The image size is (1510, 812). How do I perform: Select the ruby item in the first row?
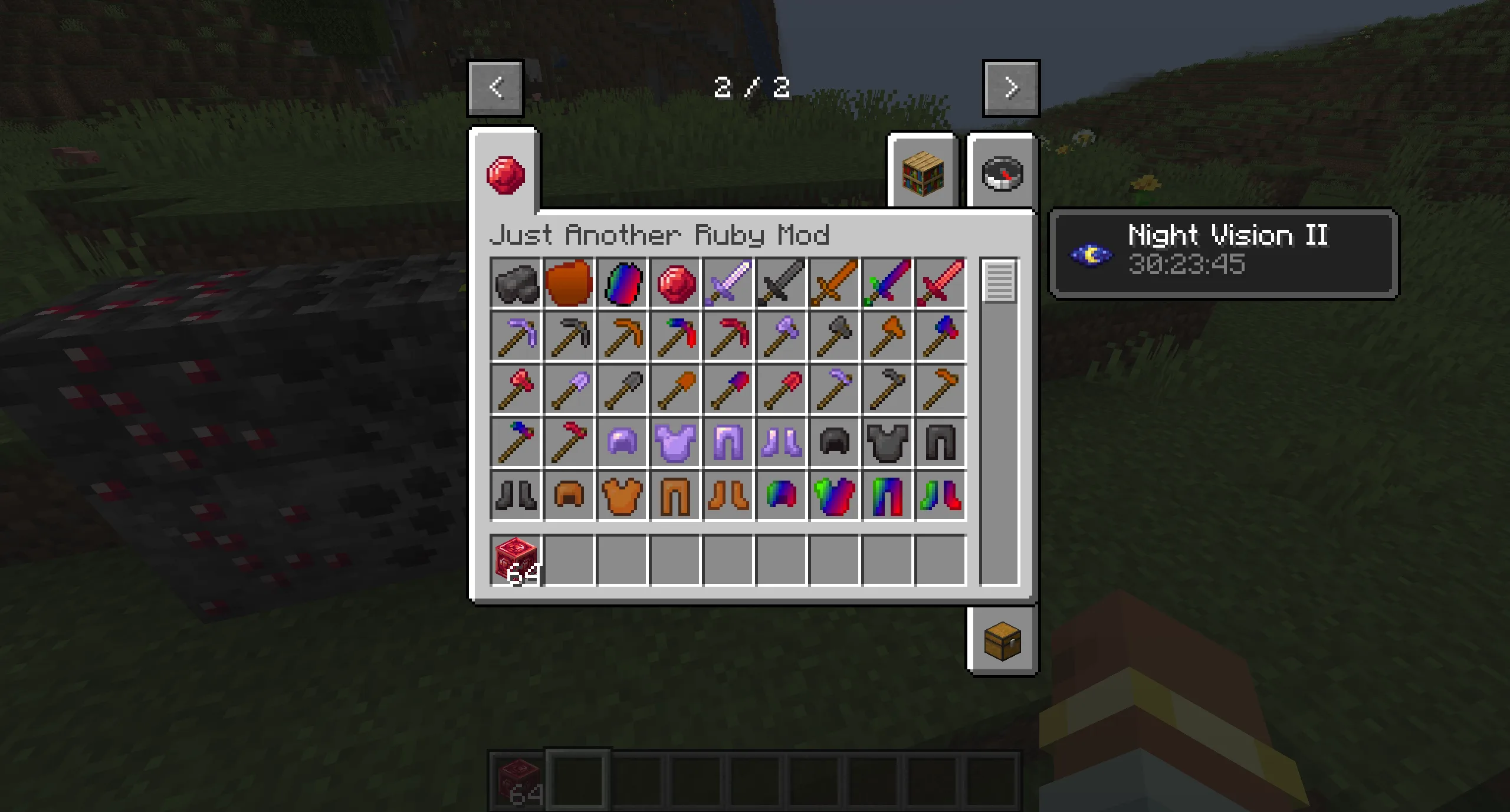click(674, 283)
